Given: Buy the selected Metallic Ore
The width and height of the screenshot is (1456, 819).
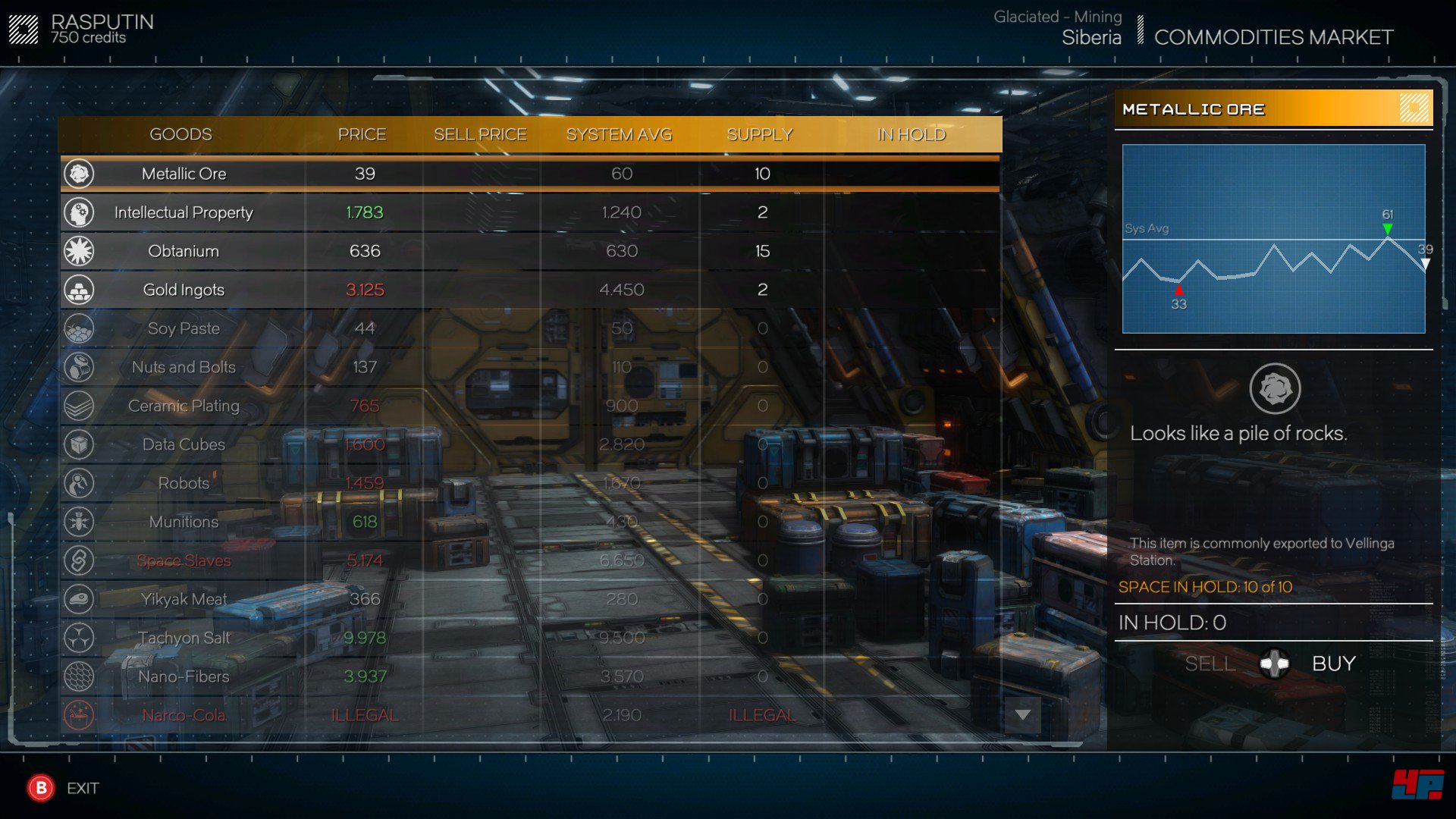Looking at the screenshot, I should coord(1333,664).
